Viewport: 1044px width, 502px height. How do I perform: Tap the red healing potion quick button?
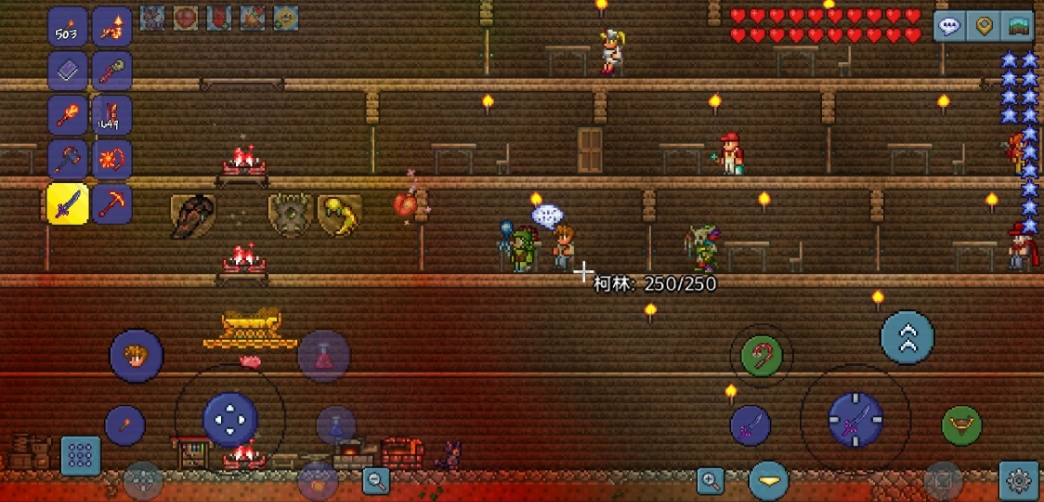(324, 355)
